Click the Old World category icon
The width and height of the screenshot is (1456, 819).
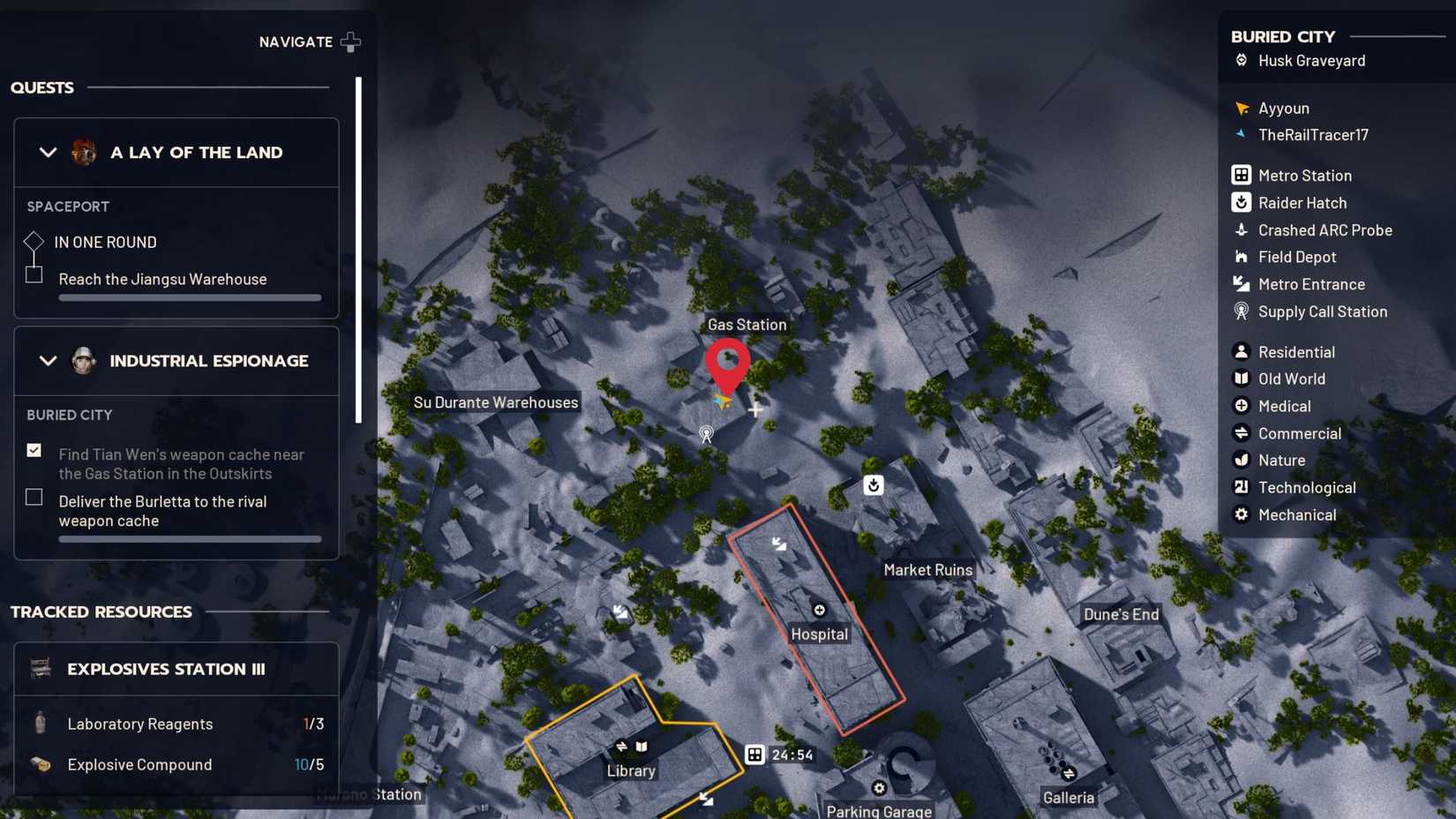tap(1241, 379)
